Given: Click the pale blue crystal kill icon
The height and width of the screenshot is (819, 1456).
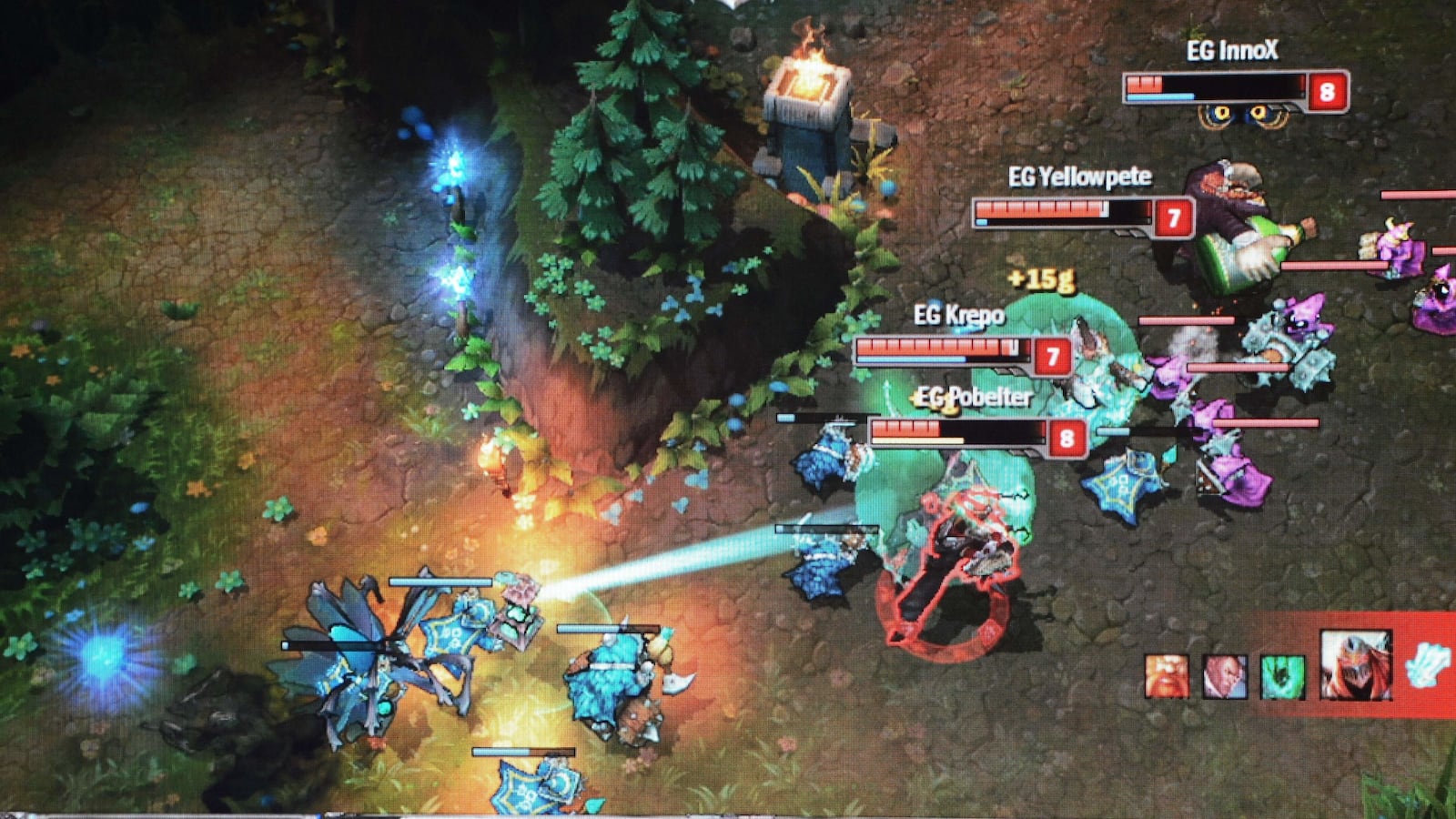Looking at the screenshot, I should tap(1427, 664).
